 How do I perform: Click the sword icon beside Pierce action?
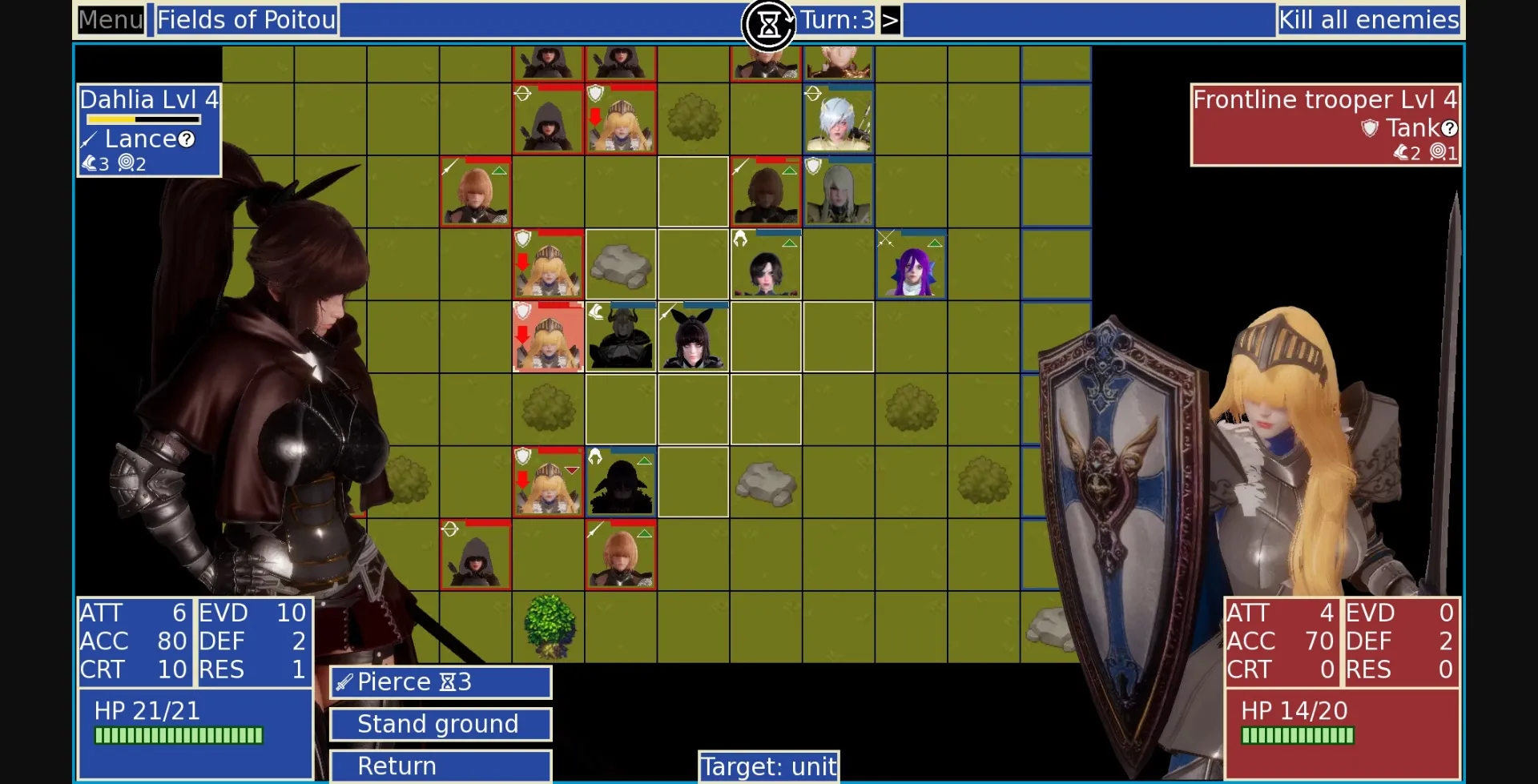tap(343, 682)
